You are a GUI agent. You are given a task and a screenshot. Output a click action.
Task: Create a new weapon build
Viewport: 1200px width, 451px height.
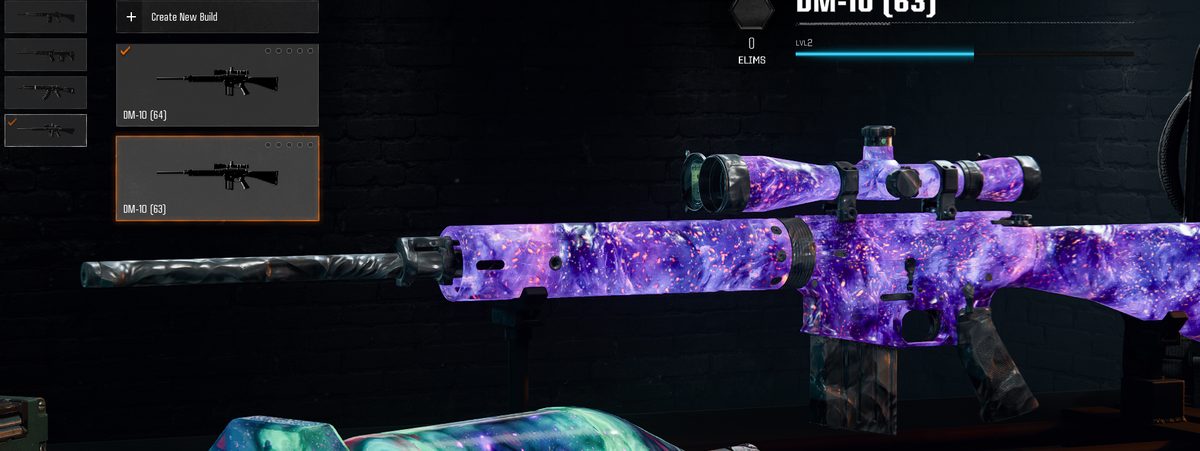[217, 17]
